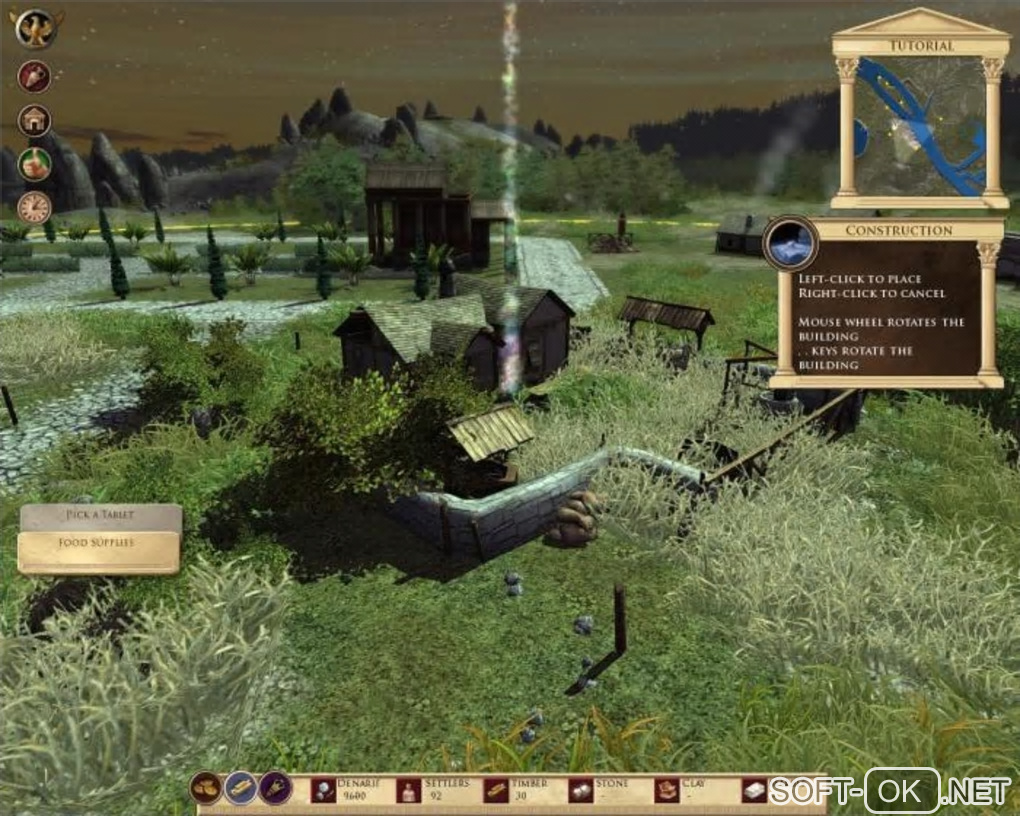
Task: Click the clock icon
Action: pyautogui.click(x=34, y=207)
